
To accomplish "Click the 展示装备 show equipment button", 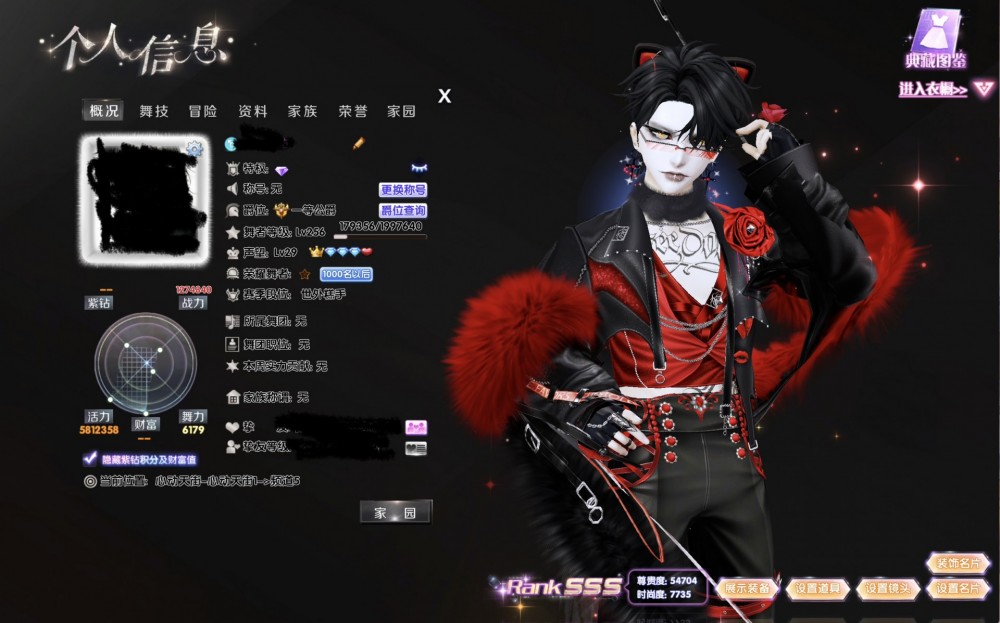I will point(747,588).
